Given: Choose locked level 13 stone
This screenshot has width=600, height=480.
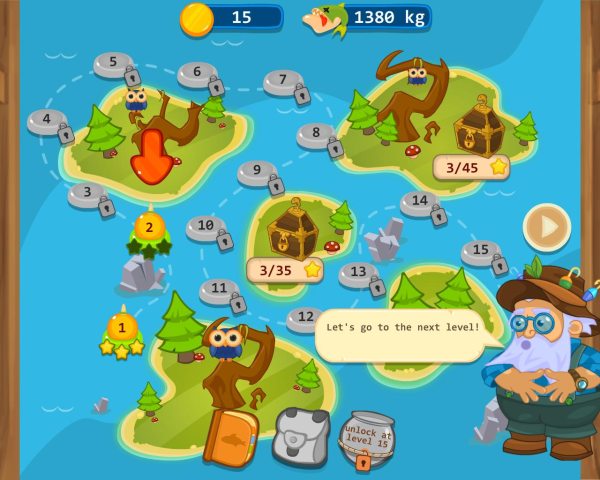Looking at the screenshot, I should point(359,272).
